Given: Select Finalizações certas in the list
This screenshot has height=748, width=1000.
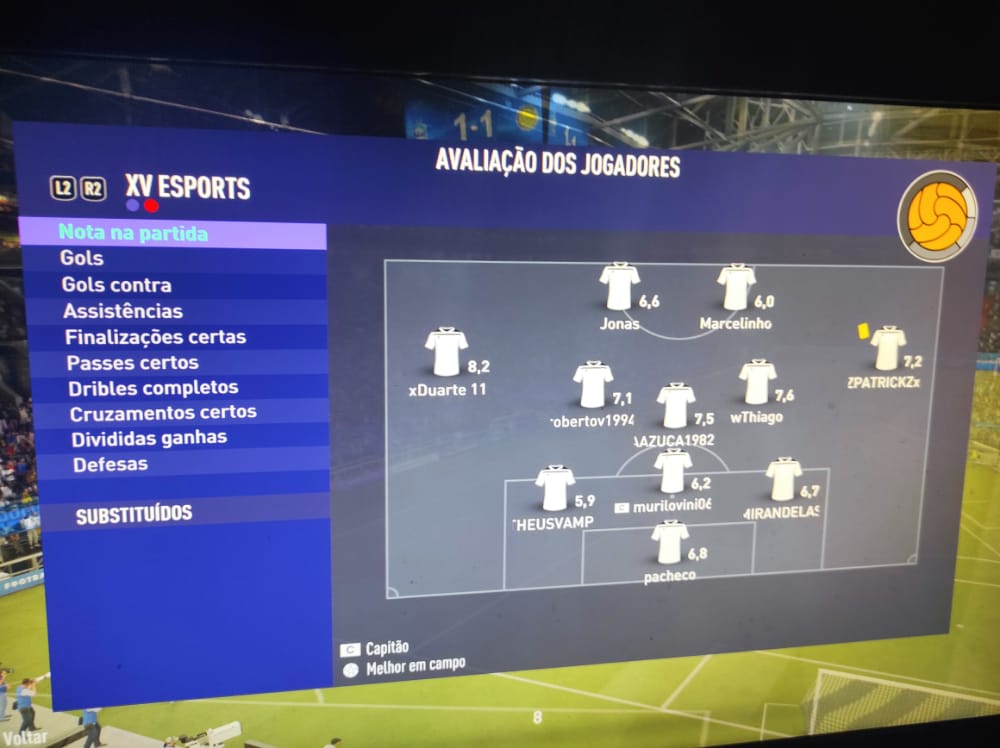Looking at the screenshot, I should (155, 337).
